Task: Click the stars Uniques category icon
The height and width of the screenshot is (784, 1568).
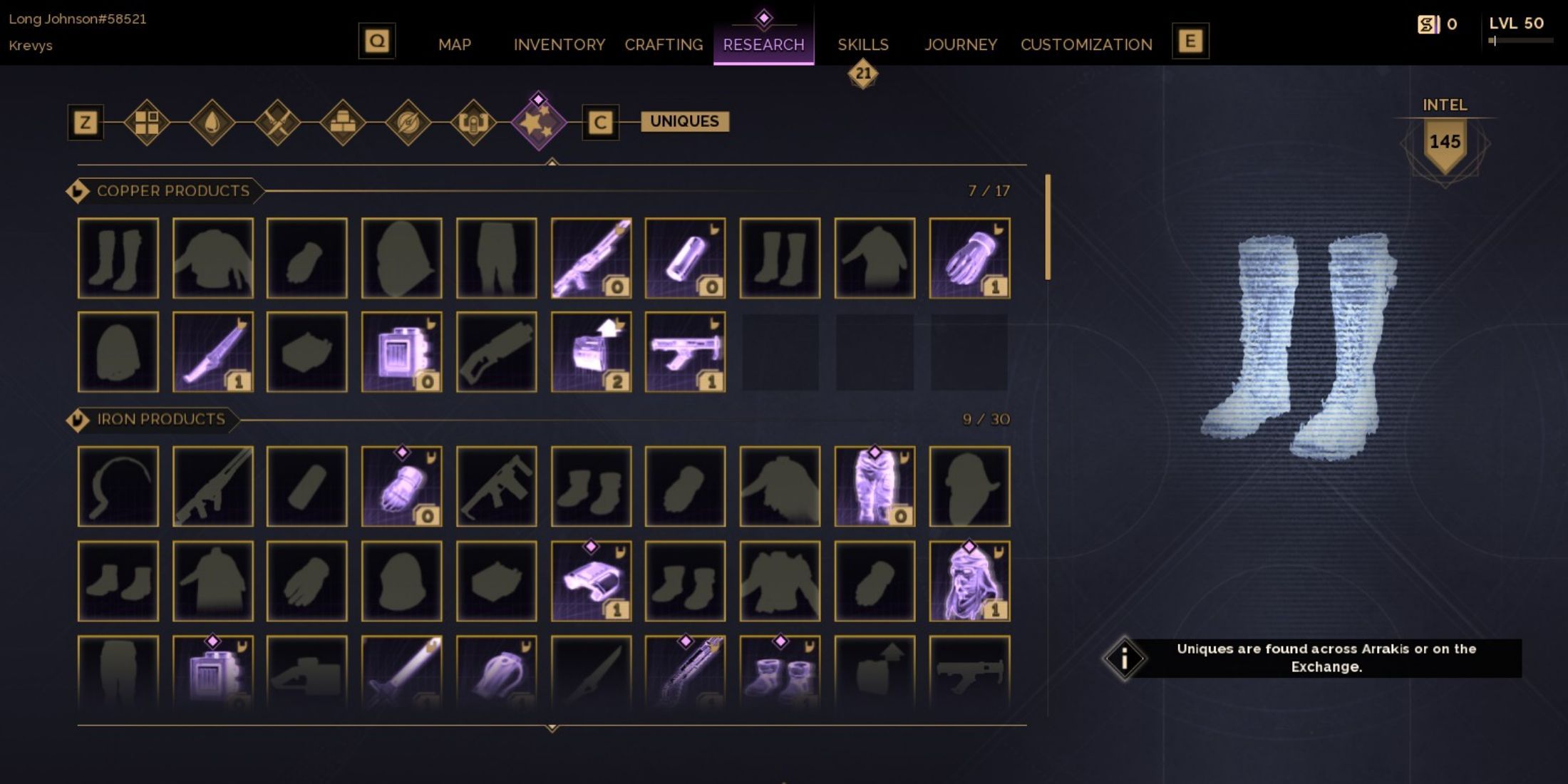Action: click(x=540, y=123)
